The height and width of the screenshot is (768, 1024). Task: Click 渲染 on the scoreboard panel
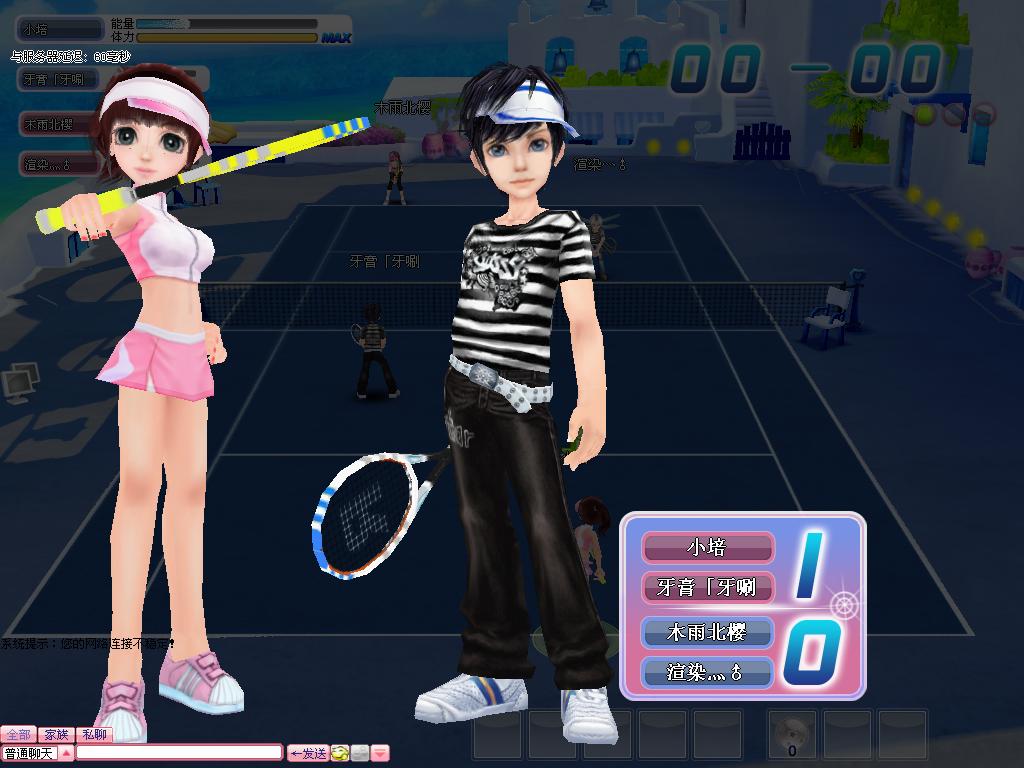[x=707, y=672]
